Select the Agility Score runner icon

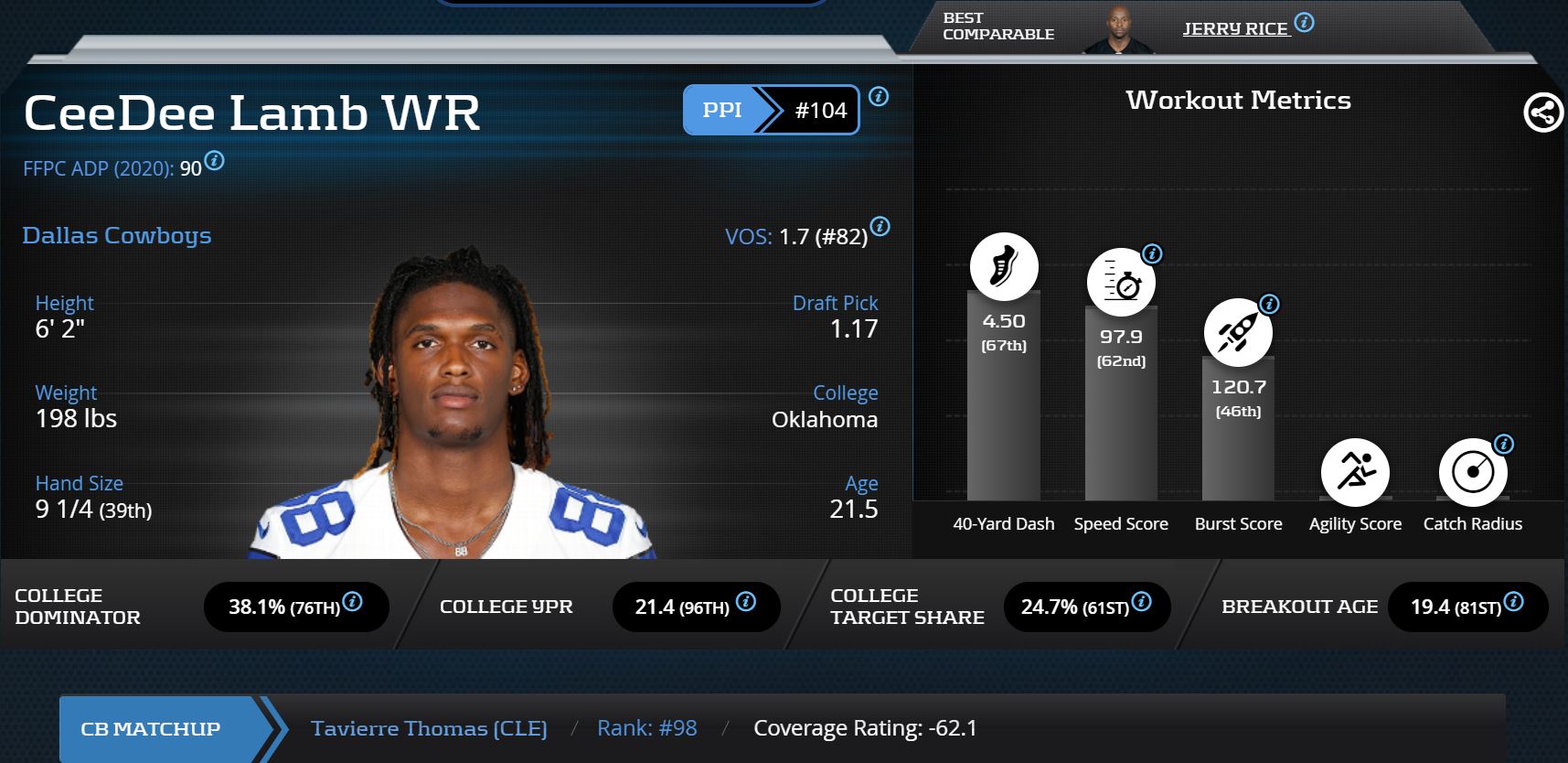(x=1356, y=472)
